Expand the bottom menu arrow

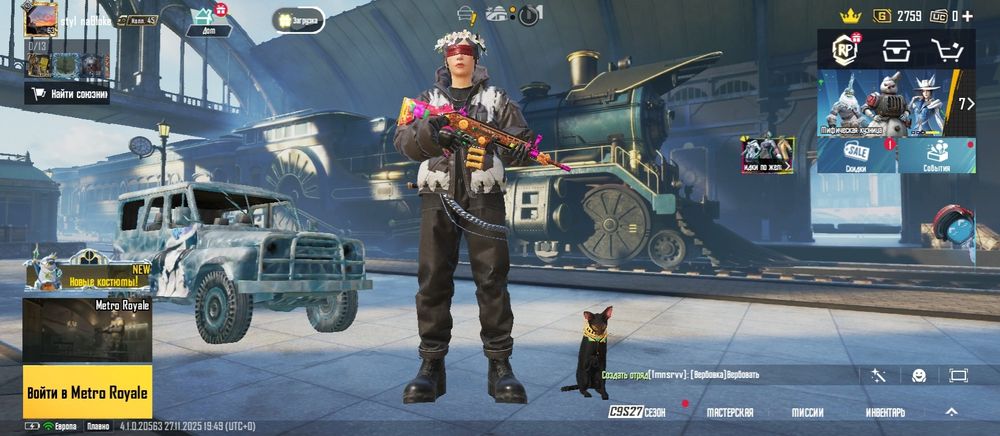(951, 411)
